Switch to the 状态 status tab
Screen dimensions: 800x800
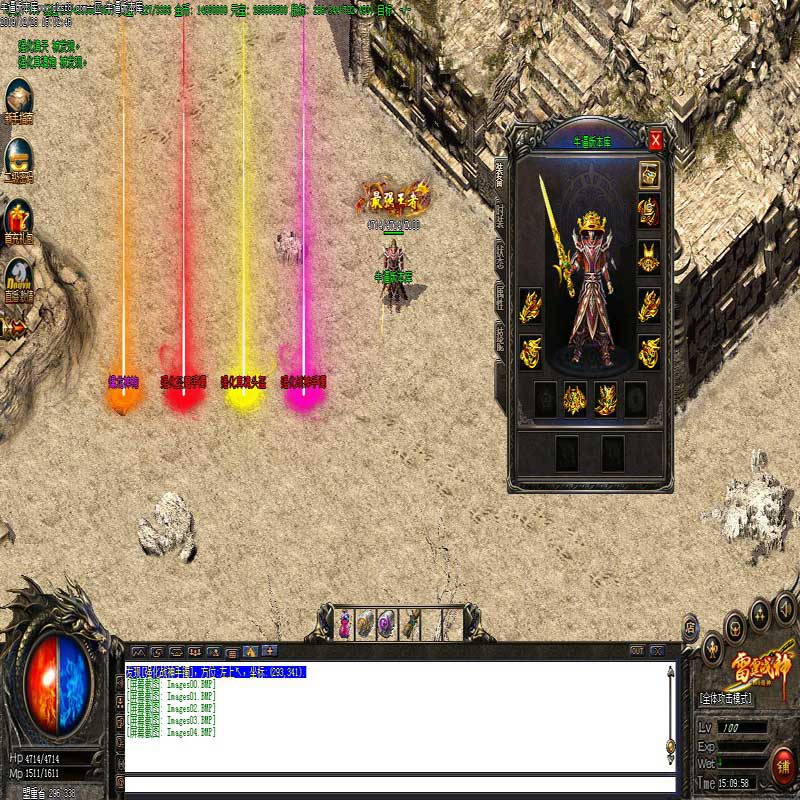(x=500, y=254)
